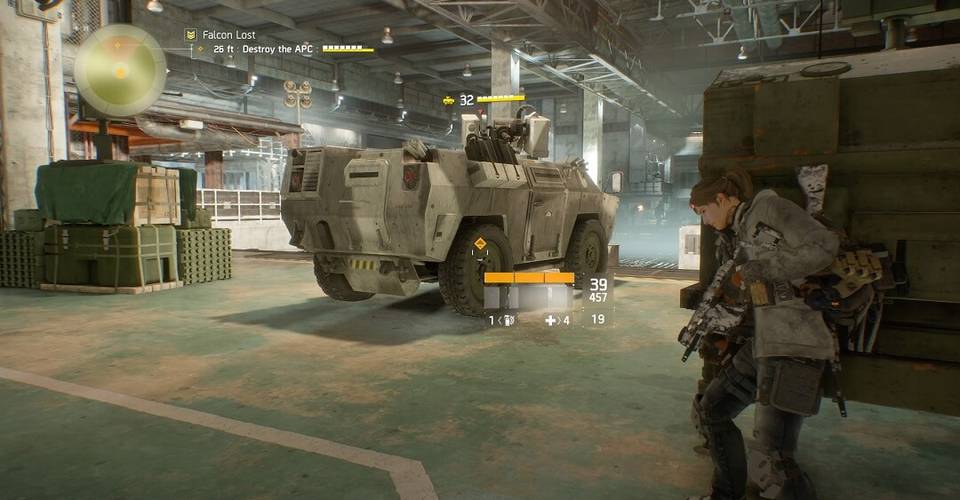
Task: Click the yellow APC enemy icon
Action: click(449, 100)
